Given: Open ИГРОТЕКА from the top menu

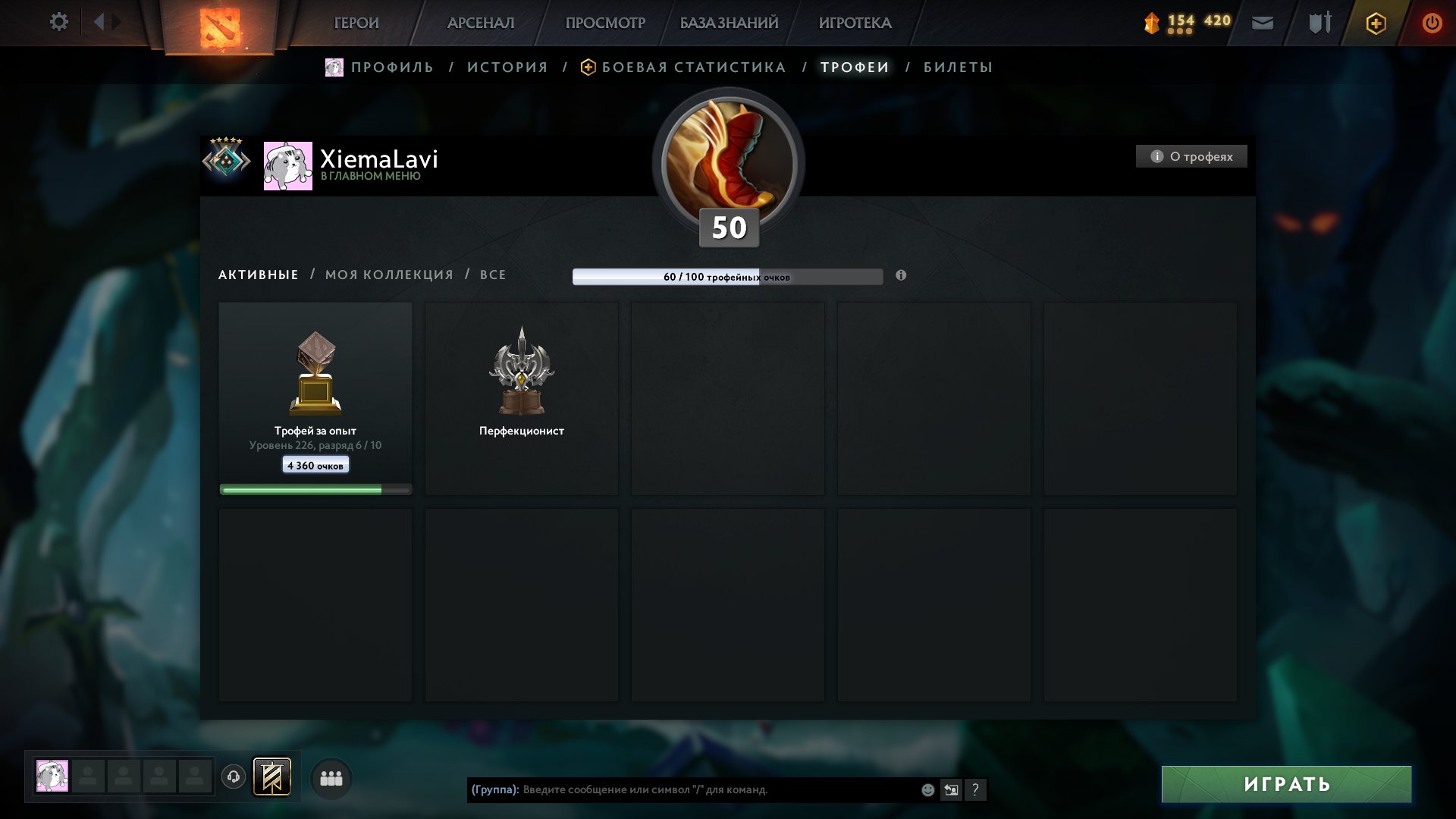Looking at the screenshot, I should point(855,23).
